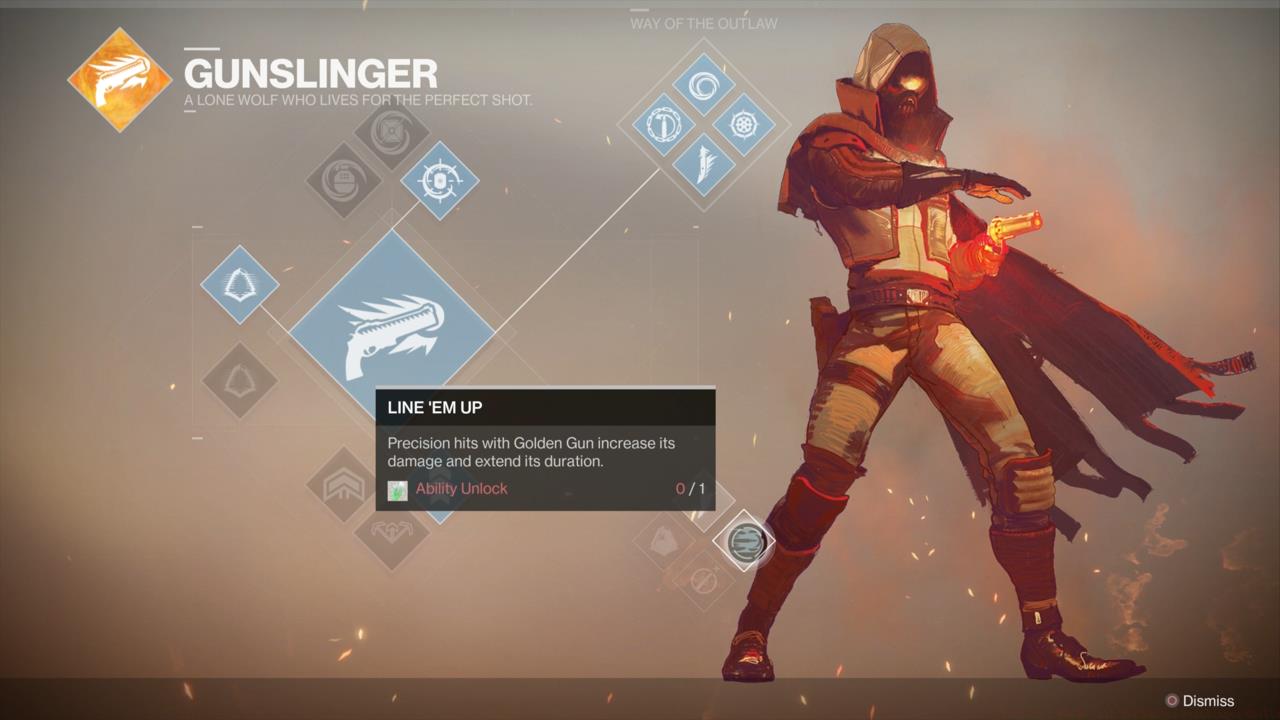Choose the greyed-out jump ability node
The height and width of the screenshot is (720, 1280).
point(239,381)
